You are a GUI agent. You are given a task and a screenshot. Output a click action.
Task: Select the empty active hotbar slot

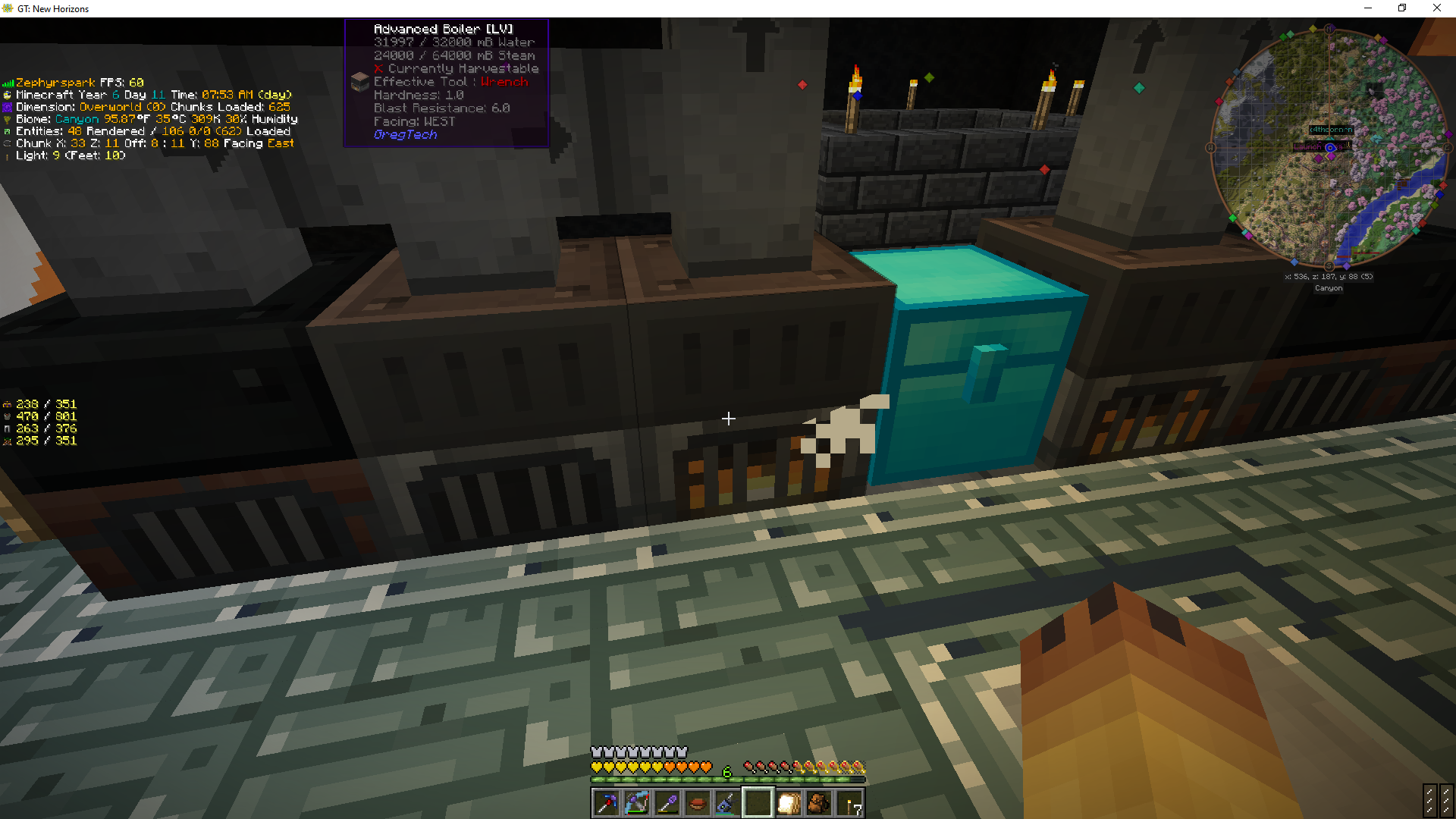coord(758,802)
